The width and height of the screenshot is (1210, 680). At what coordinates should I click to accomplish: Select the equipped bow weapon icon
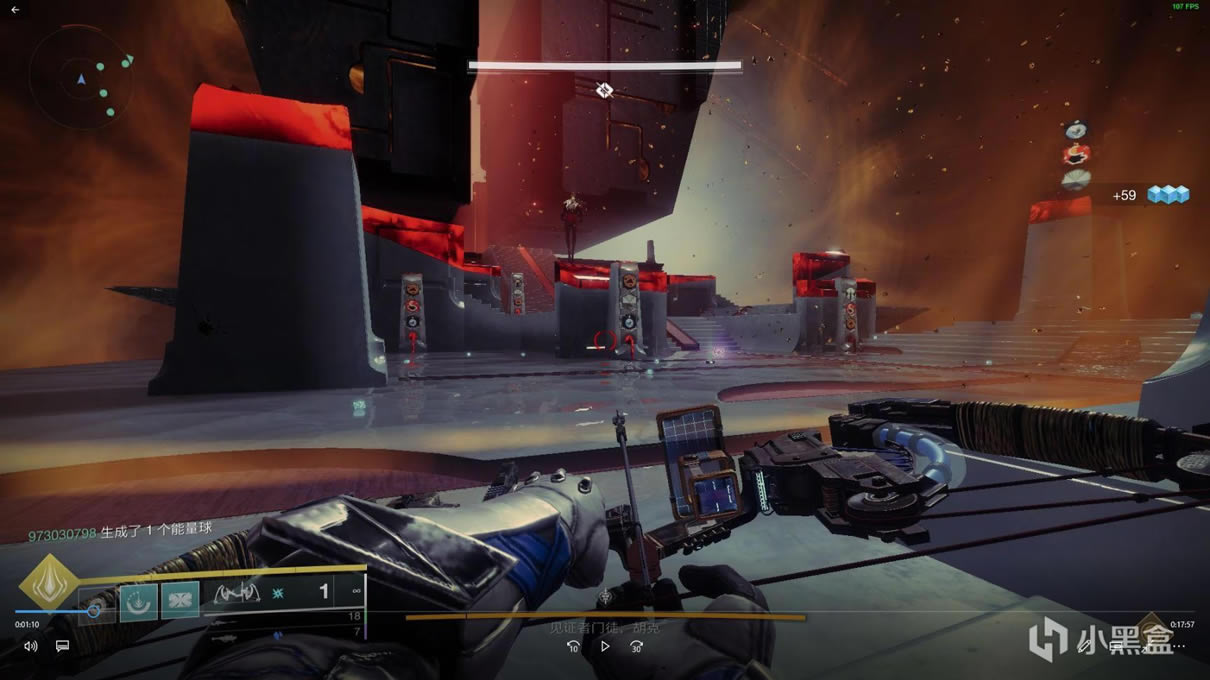point(236,593)
